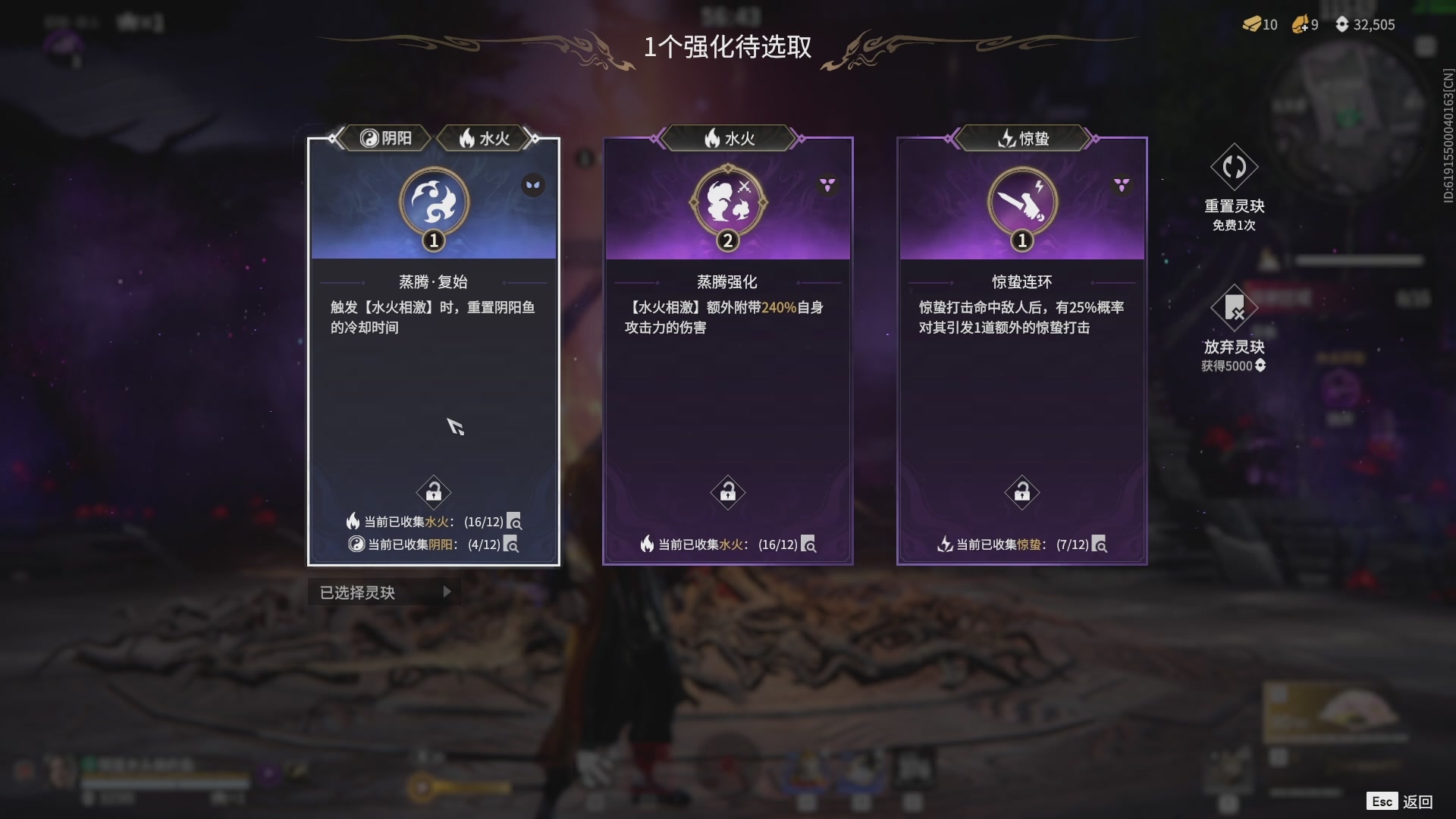Toggle the lock on the 蒸腾·复始 card
The height and width of the screenshot is (819, 1456).
coord(433,491)
